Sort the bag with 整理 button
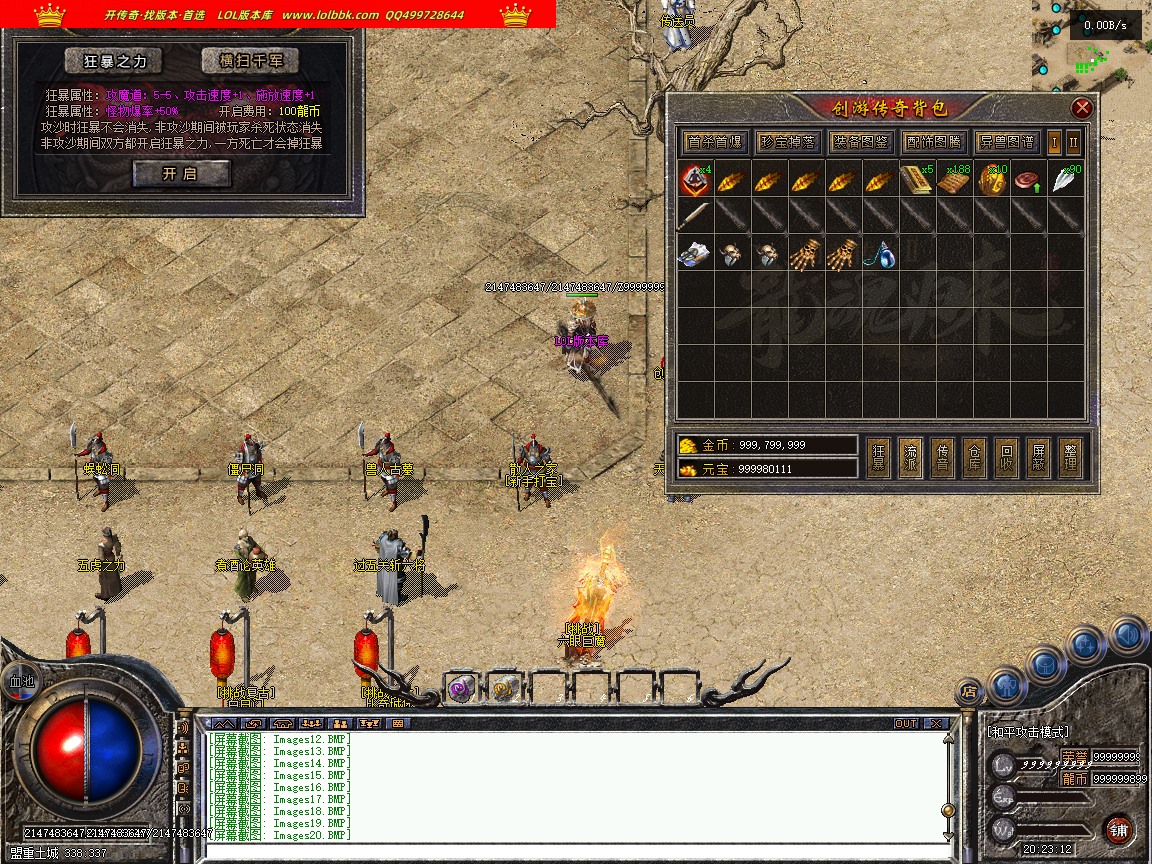Image resolution: width=1152 pixels, height=864 pixels. [1070, 458]
